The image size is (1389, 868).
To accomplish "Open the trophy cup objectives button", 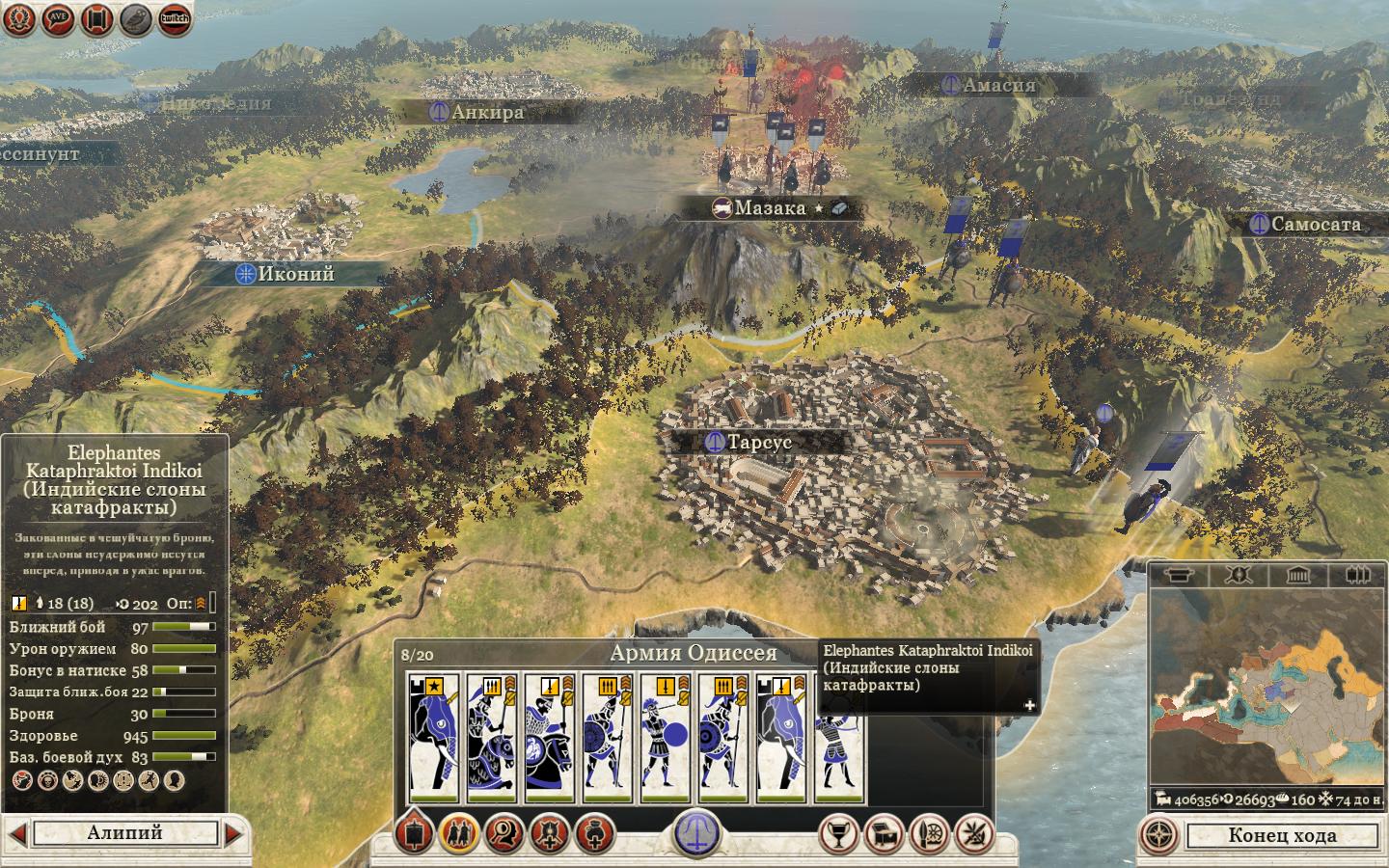I will pos(838,834).
